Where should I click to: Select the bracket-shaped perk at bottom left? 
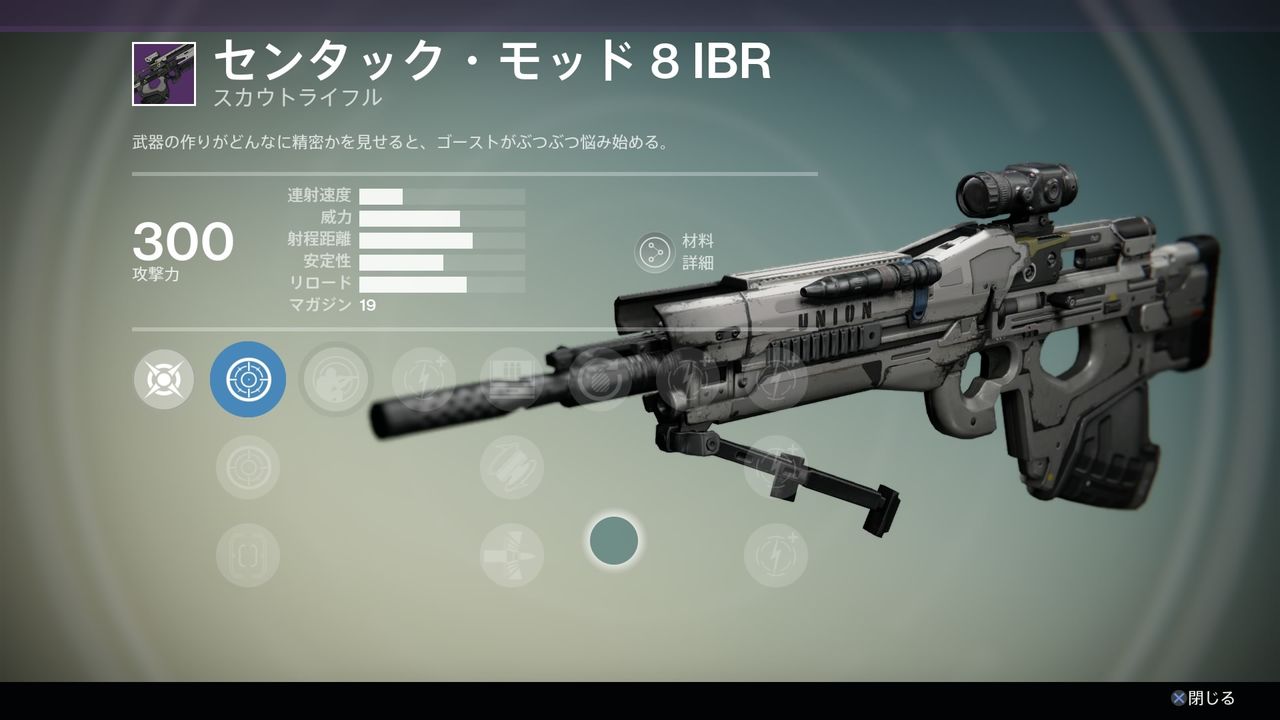point(248,554)
